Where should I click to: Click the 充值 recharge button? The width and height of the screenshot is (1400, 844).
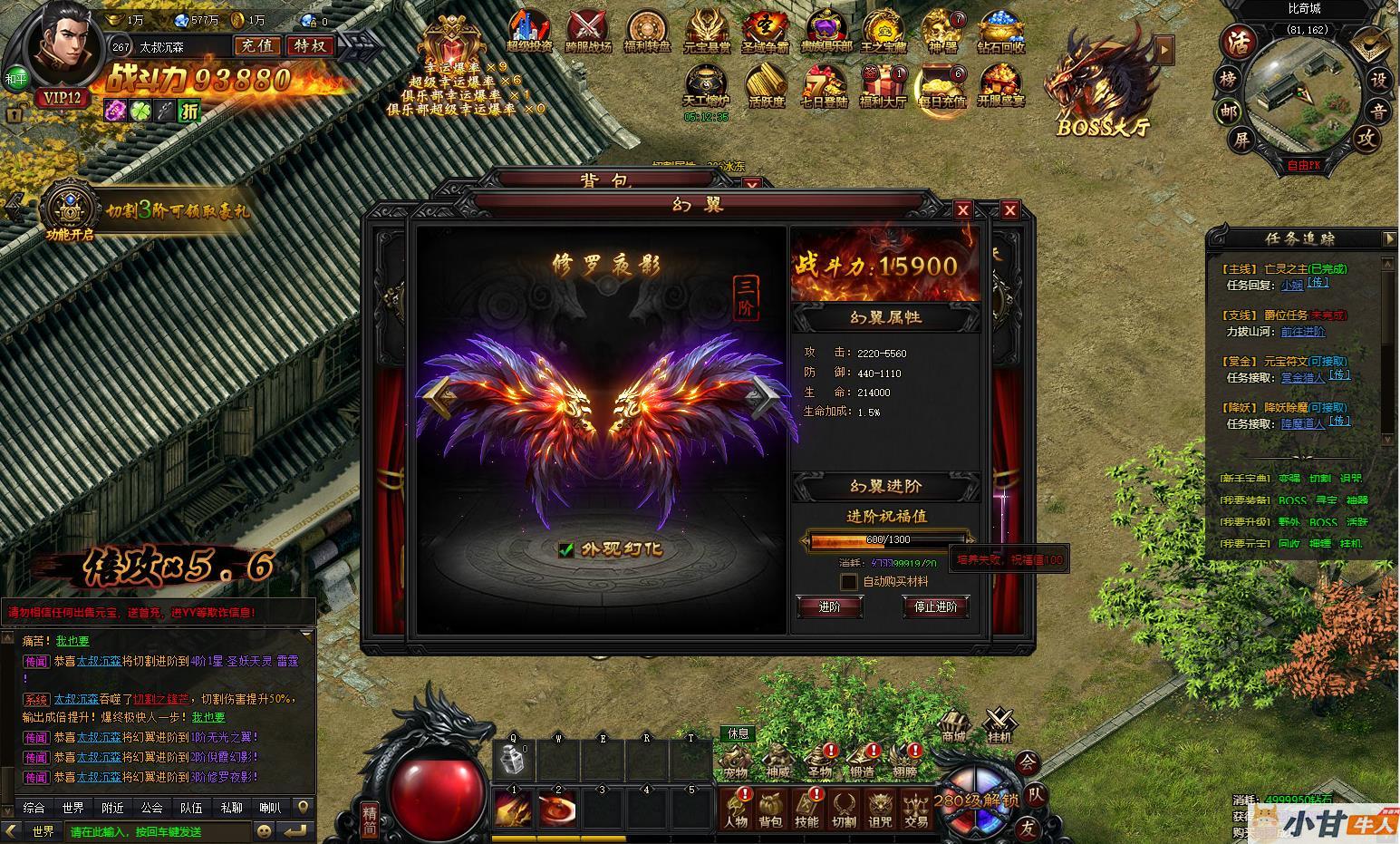pyautogui.click(x=257, y=45)
